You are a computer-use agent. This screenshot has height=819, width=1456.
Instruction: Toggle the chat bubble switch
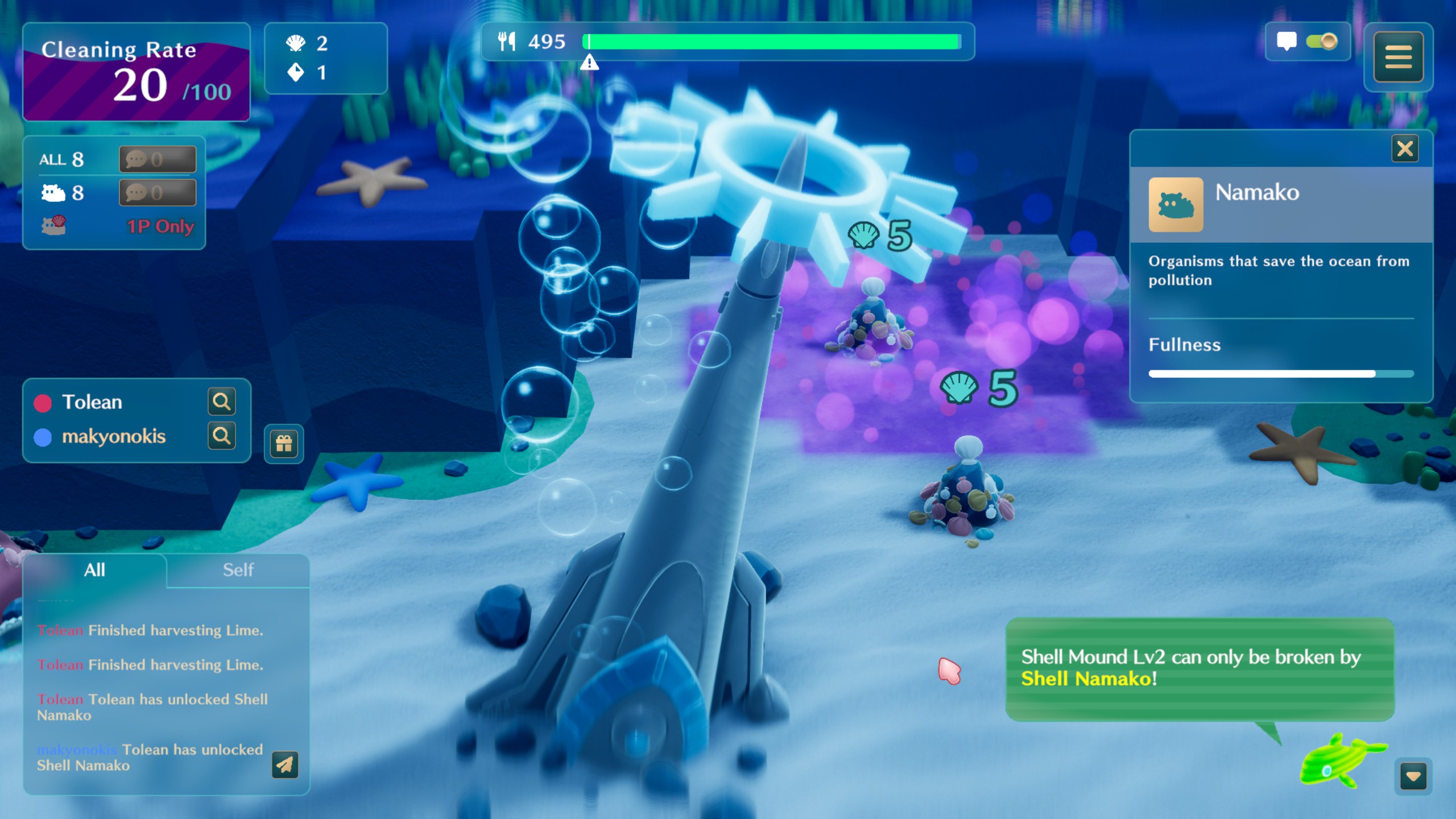pos(1322,42)
